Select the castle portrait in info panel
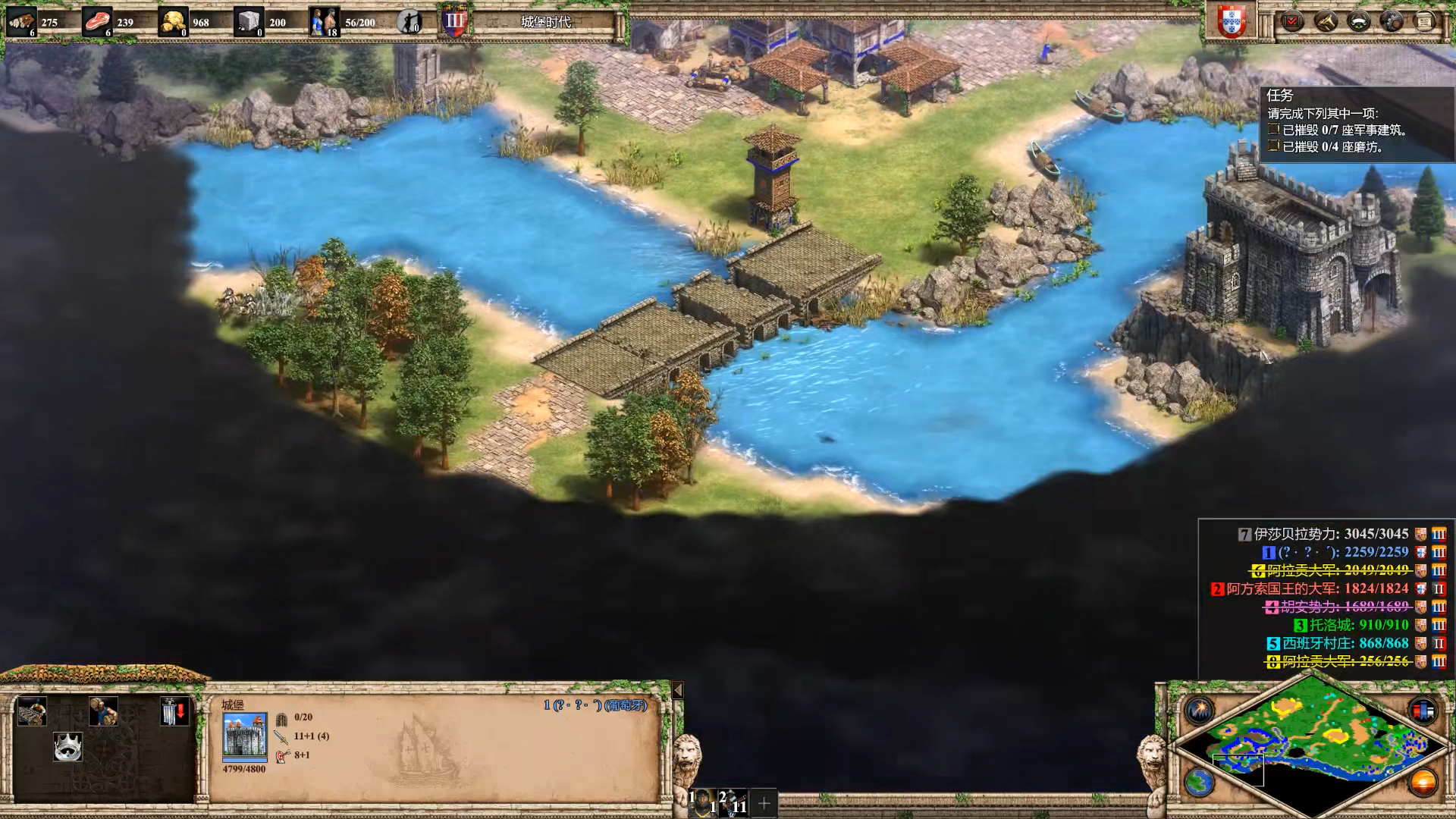The height and width of the screenshot is (819, 1456). pos(244,735)
